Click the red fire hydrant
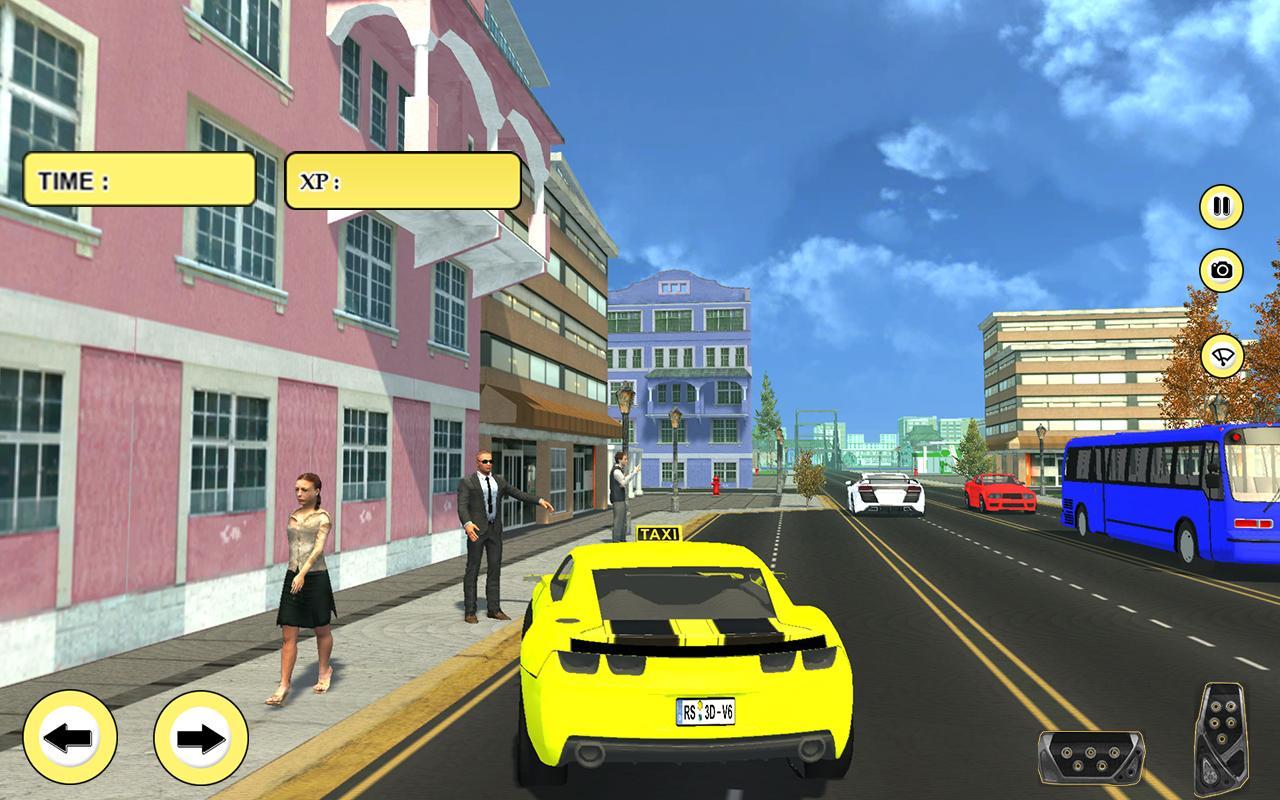The height and width of the screenshot is (800, 1280). [714, 487]
